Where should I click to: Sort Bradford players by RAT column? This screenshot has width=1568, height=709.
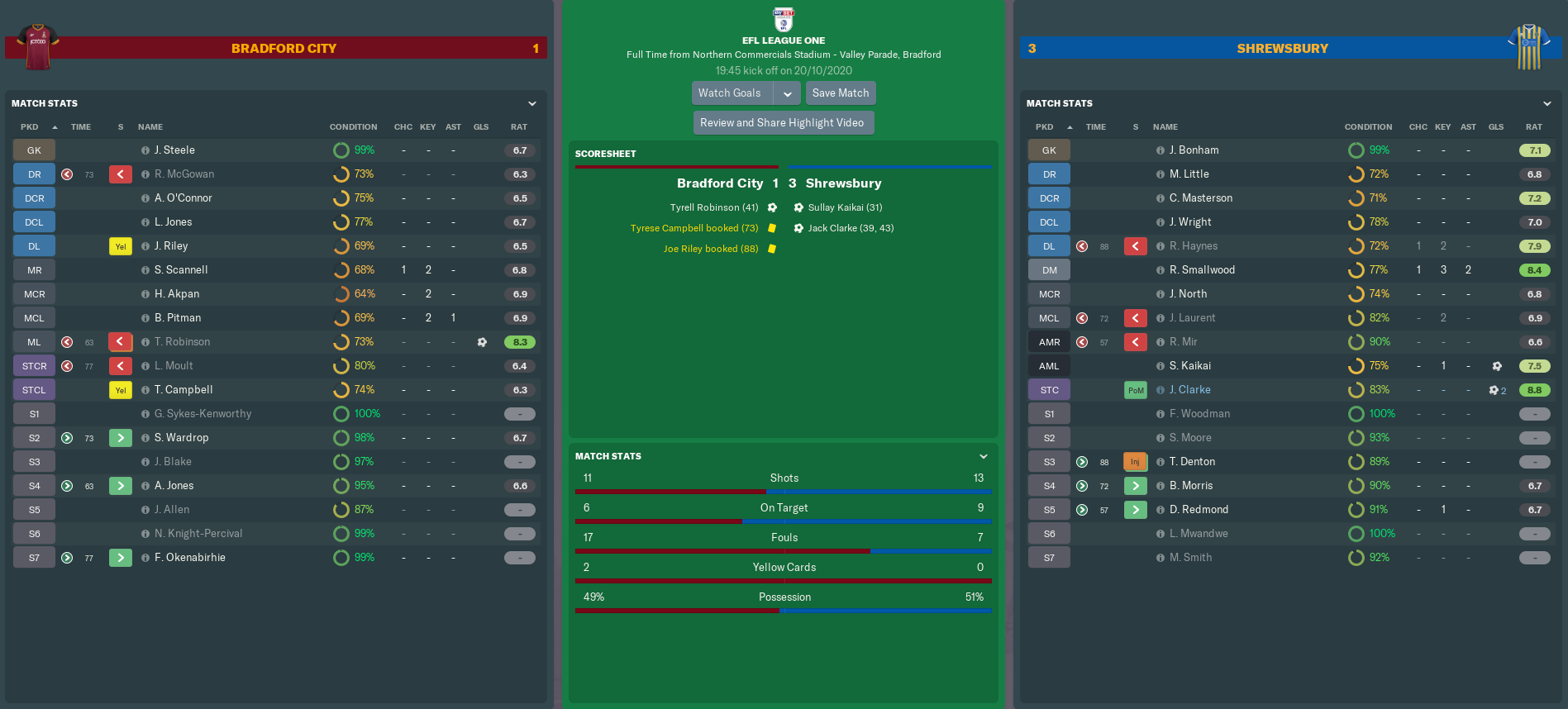[518, 127]
